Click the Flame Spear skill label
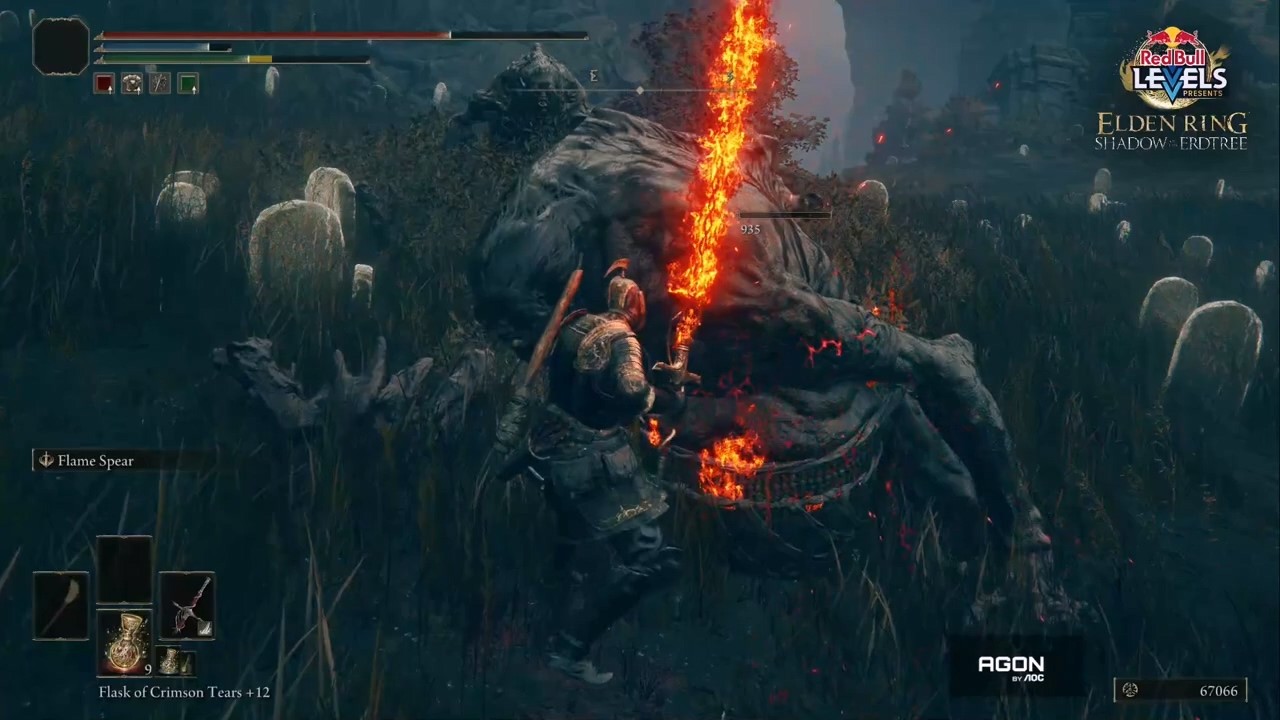1280x720 pixels. pyautogui.click(x=96, y=461)
